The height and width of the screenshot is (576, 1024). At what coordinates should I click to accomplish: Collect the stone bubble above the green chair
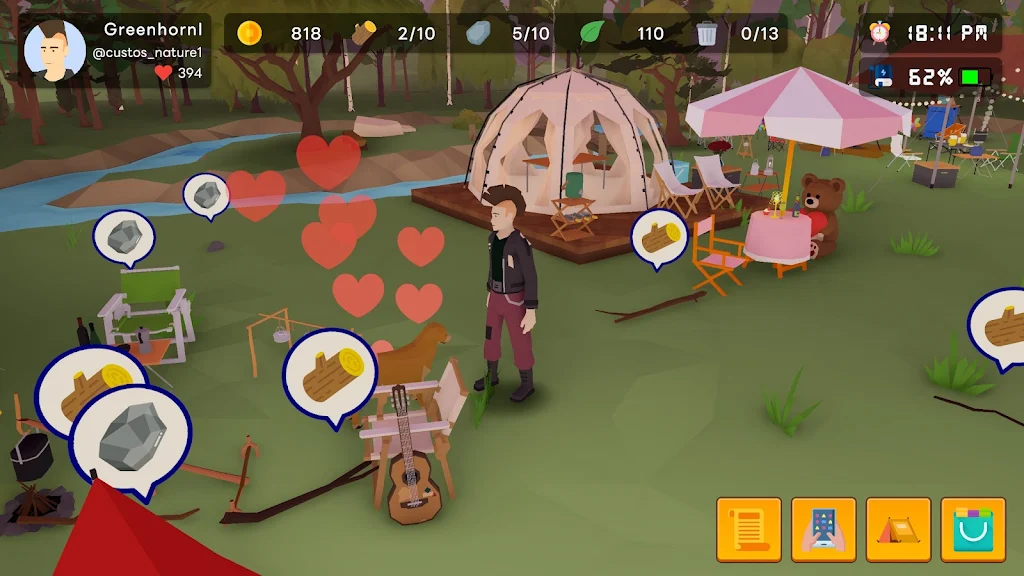pyautogui.click(x=124, y=236)
